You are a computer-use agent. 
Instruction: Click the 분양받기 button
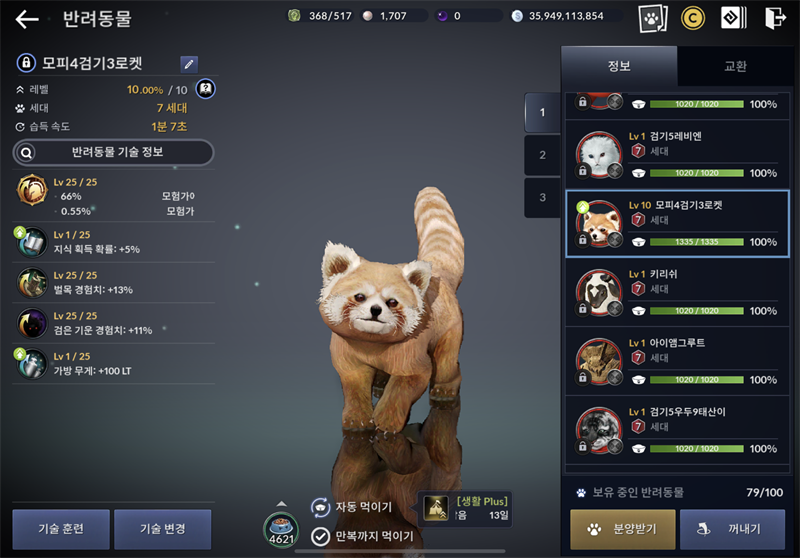pyautogui.click(x=621, y=530)
